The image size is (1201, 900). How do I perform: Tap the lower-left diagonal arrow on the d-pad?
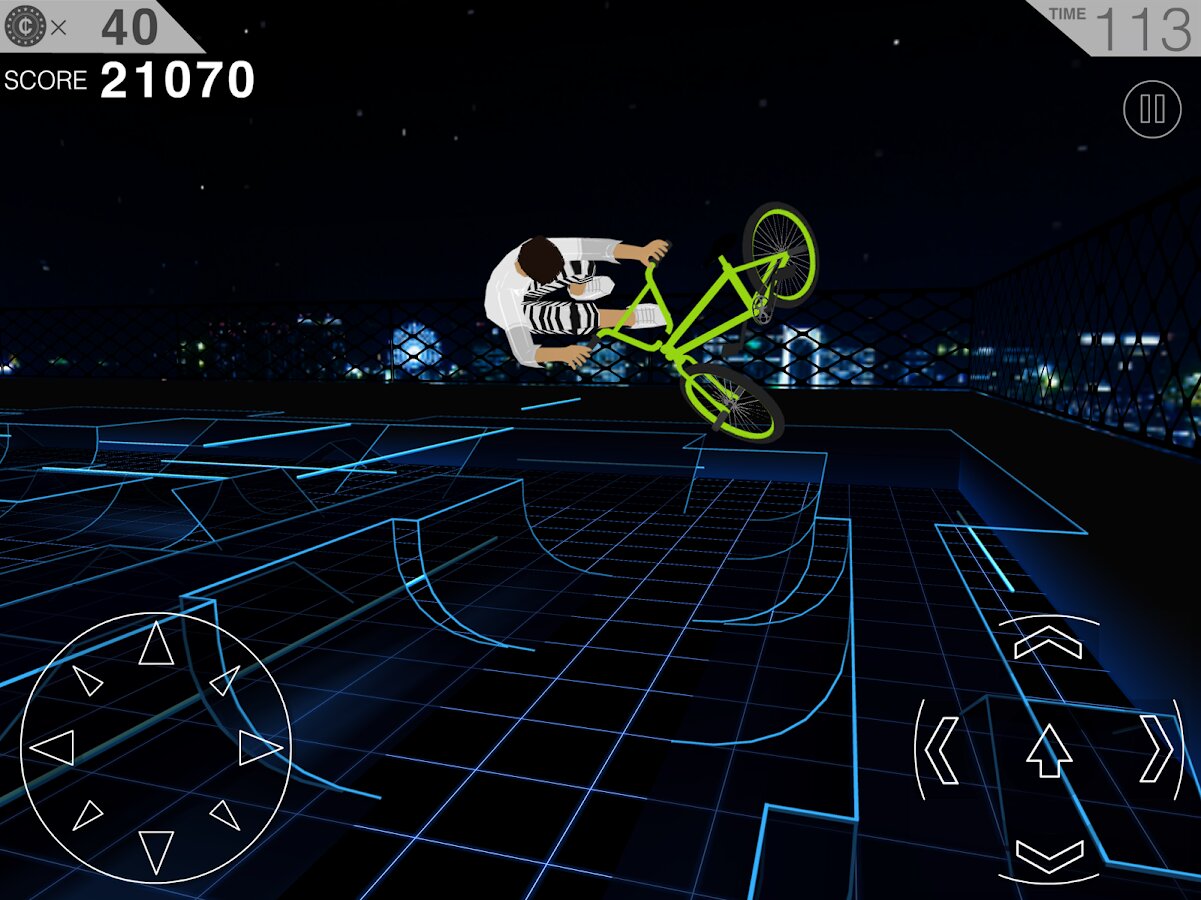click(x=87, y=815)
